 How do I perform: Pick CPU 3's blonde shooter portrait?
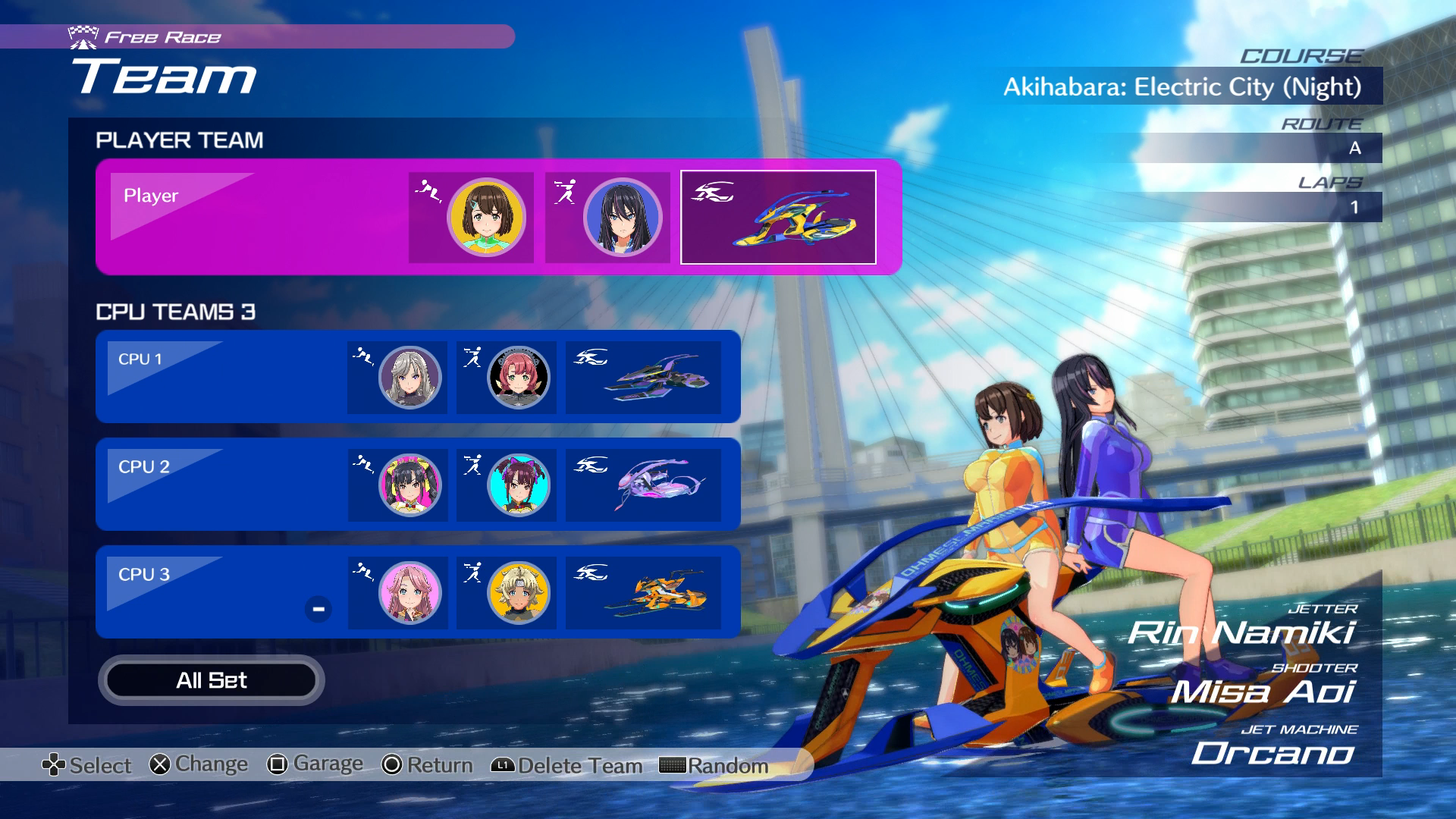point(519,592)
